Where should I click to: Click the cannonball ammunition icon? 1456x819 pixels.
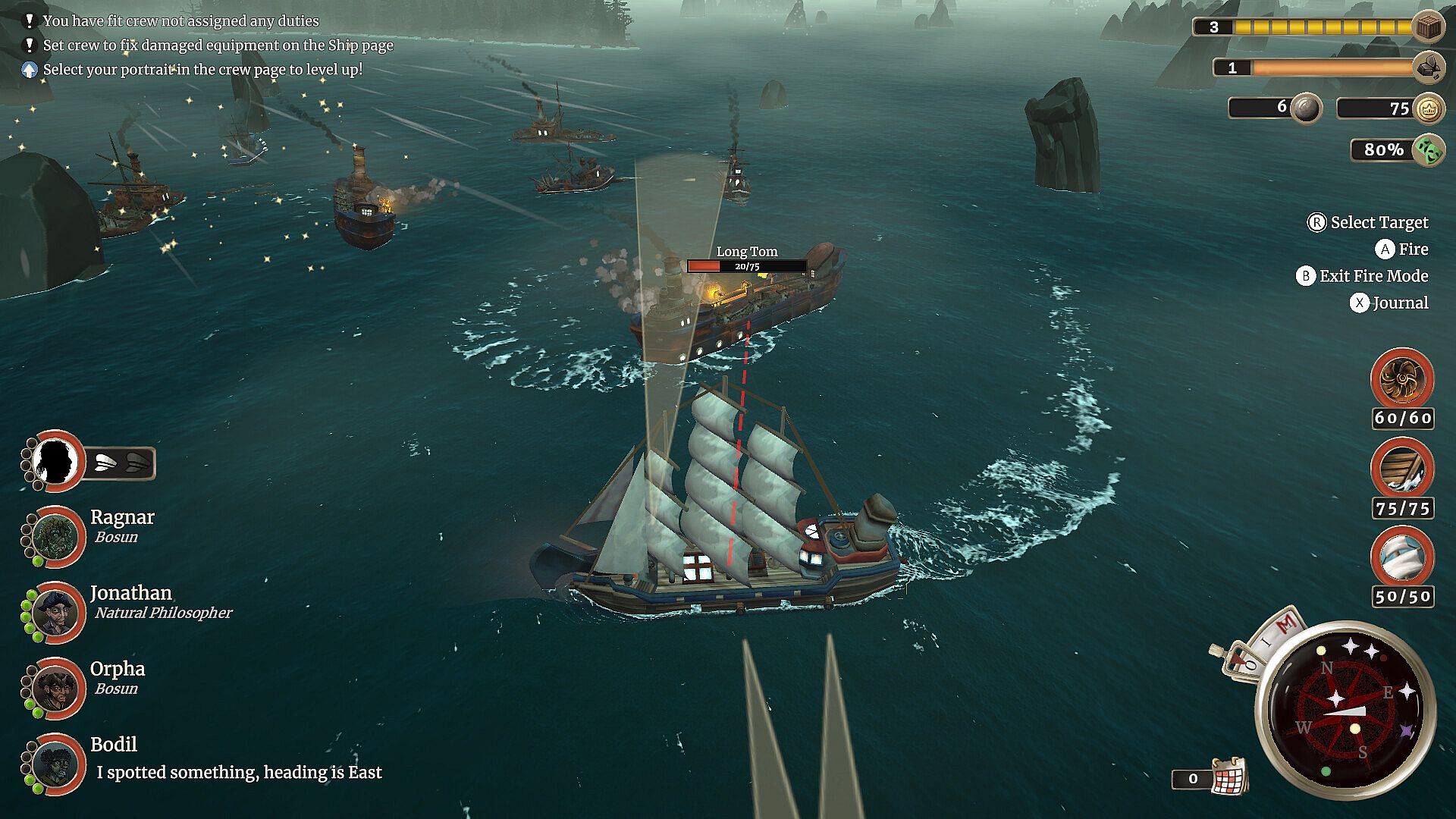pyautogui.click(x=1306, y=108)
